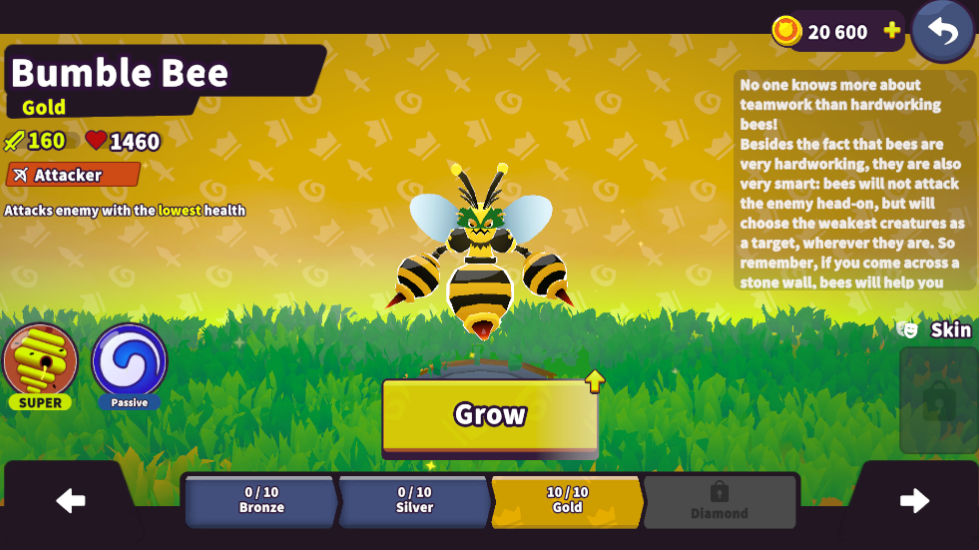Select the Silver tier tab

pyautogui.click(x=414, y=500)
